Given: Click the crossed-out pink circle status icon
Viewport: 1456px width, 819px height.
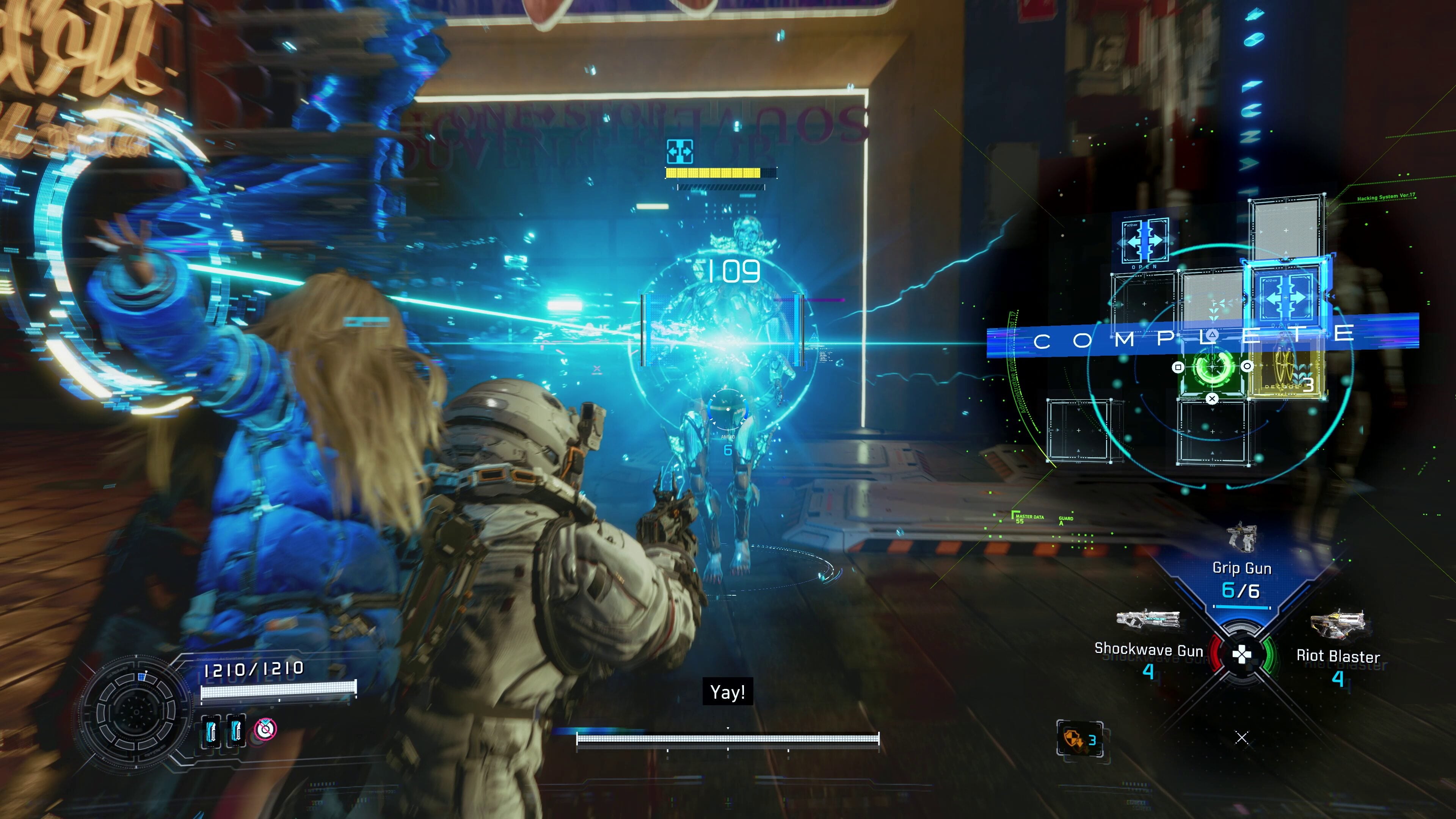Looking at the screenshot, I should pyautogui.click(x=265, y=729).
